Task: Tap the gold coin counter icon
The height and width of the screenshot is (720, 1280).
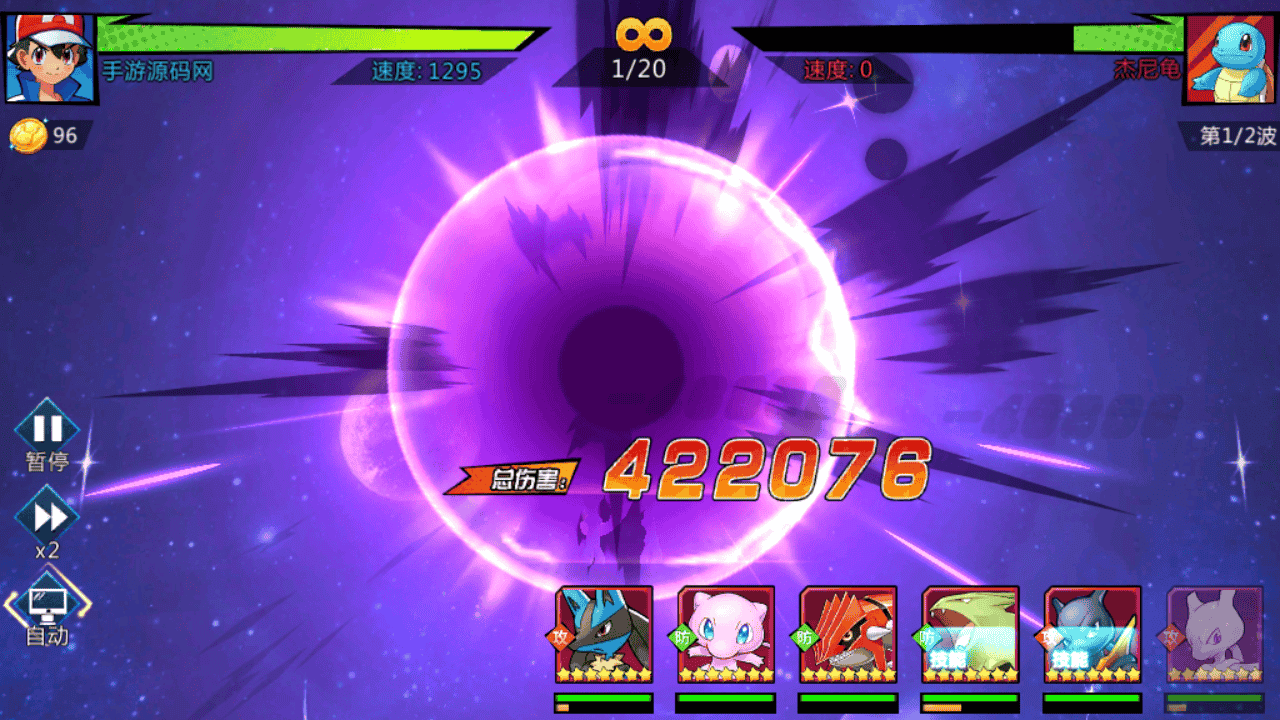Action: click(x=29, y=136)
